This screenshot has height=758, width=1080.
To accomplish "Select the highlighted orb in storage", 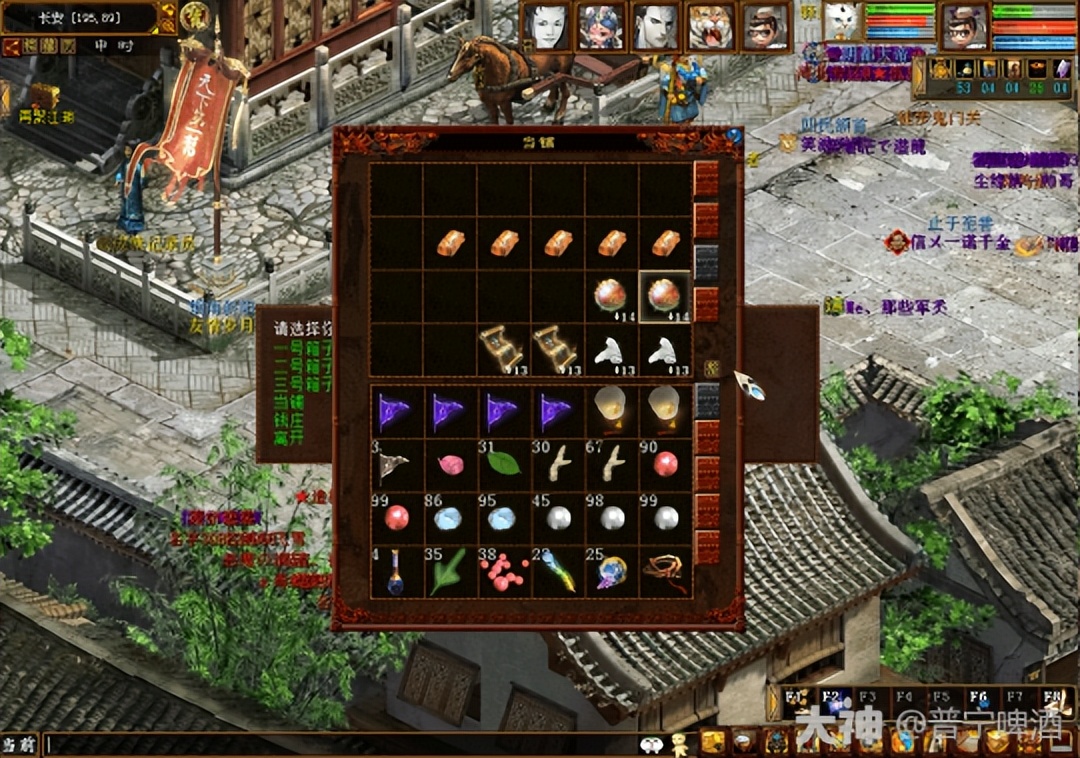I will point(664,297).
